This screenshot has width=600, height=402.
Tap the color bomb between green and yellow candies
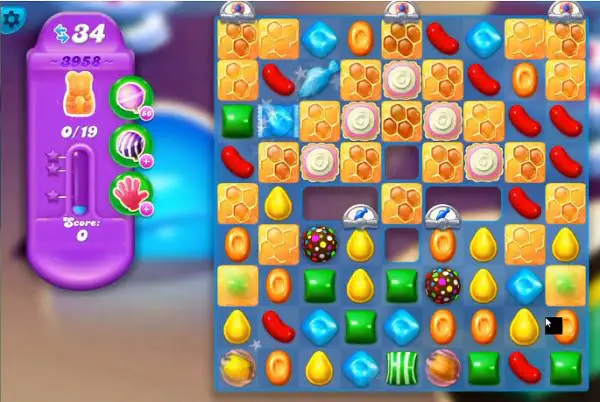click(x=442, y=284)
